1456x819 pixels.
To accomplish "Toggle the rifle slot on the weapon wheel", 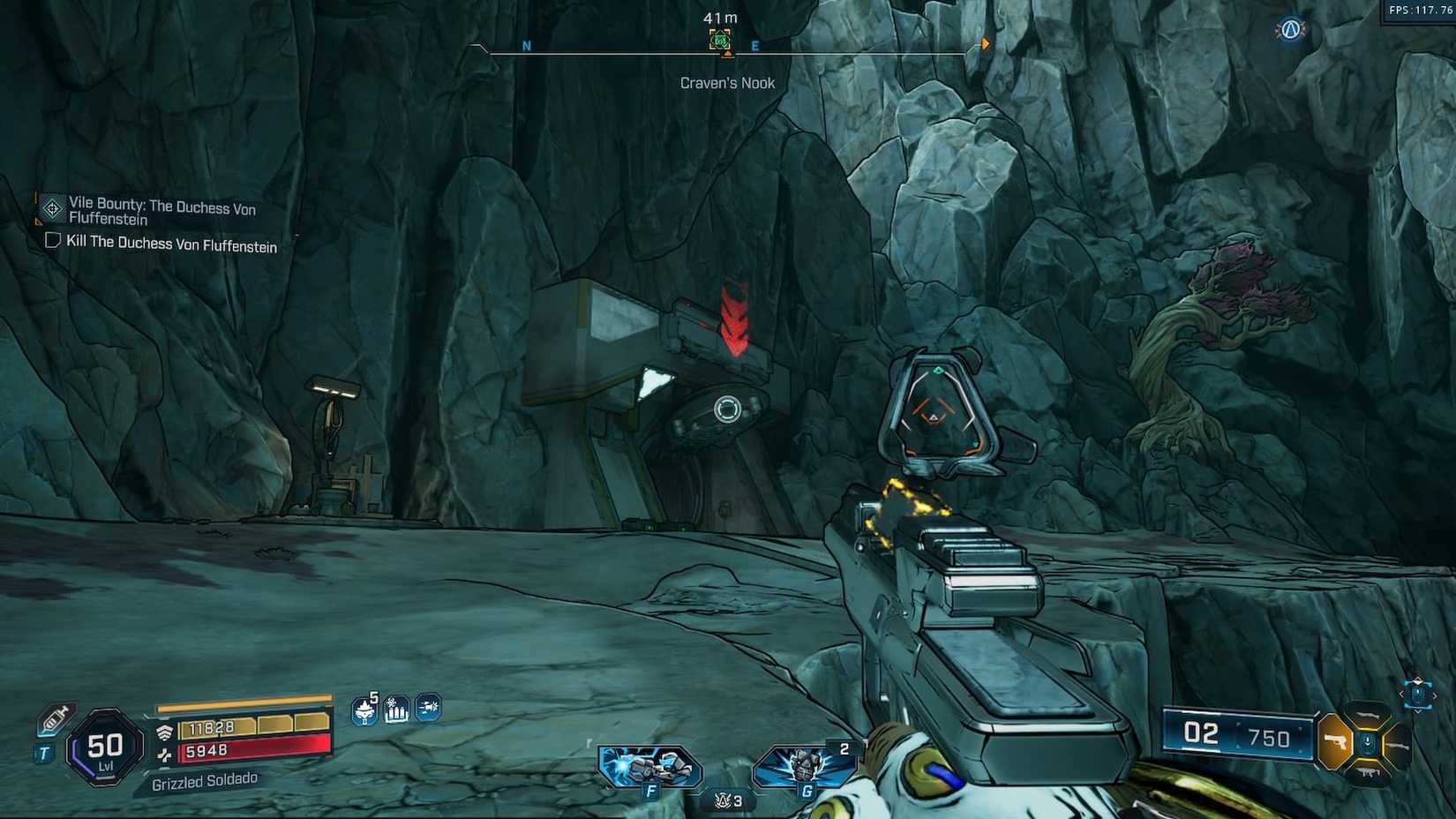I will pos(1368,715).
